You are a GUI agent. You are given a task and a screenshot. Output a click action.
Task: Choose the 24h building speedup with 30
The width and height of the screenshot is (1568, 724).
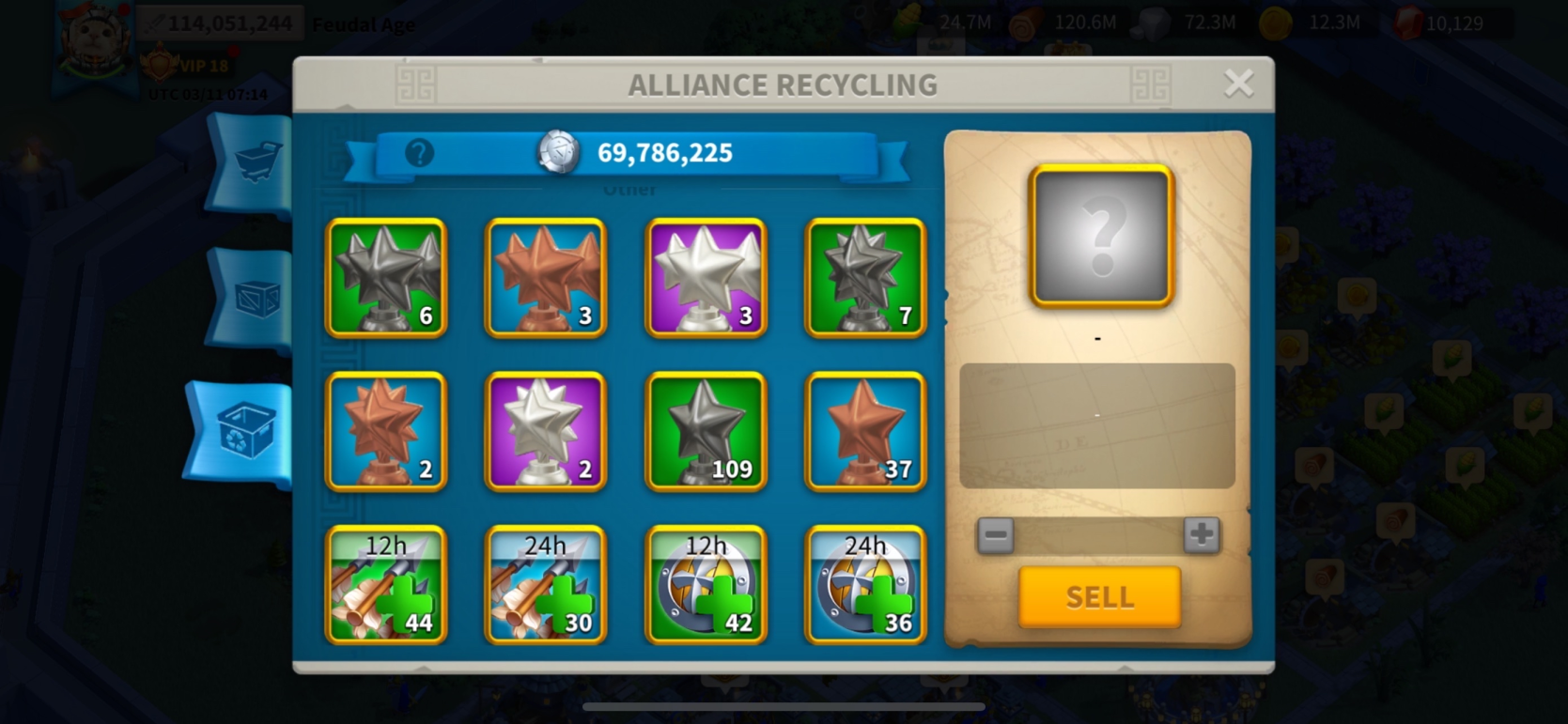(x=546, y=584)
